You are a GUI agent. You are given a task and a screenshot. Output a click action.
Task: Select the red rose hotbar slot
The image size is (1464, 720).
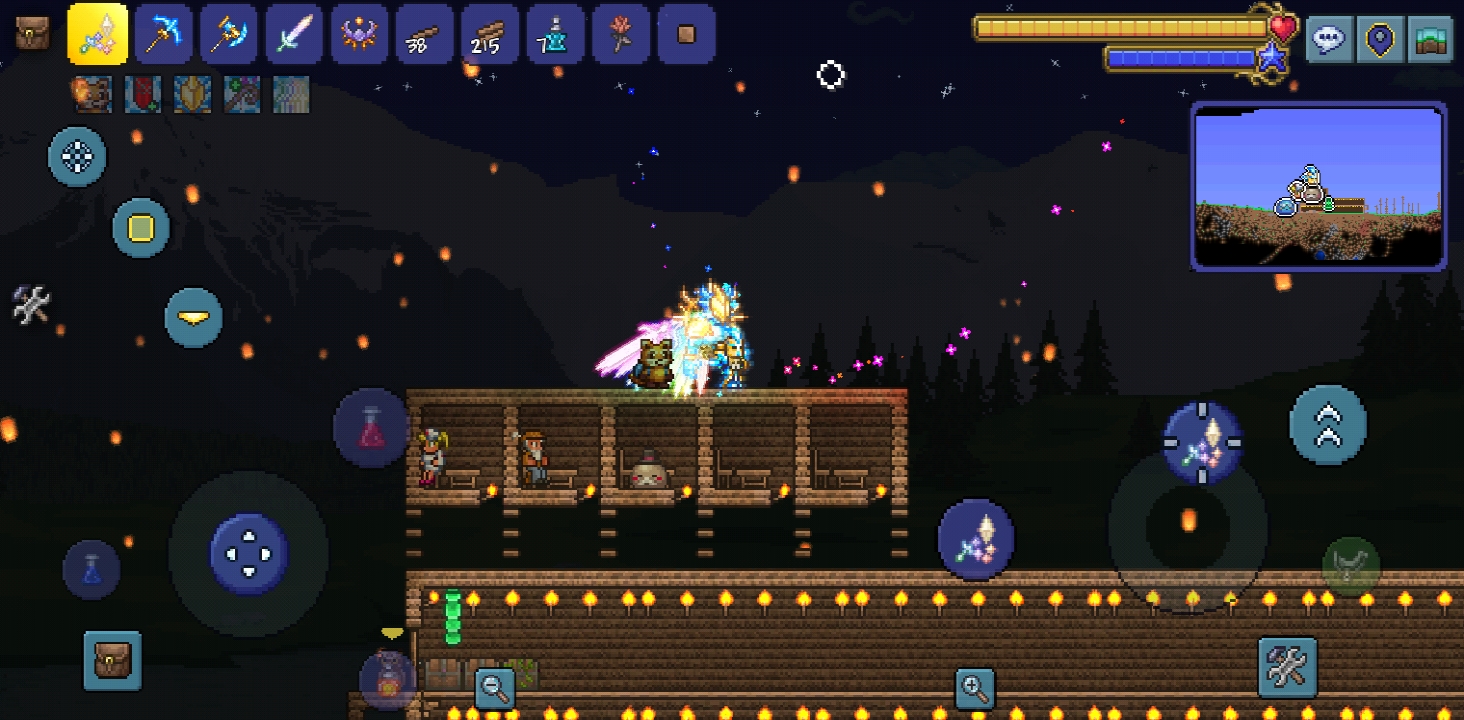click(621, 34)
